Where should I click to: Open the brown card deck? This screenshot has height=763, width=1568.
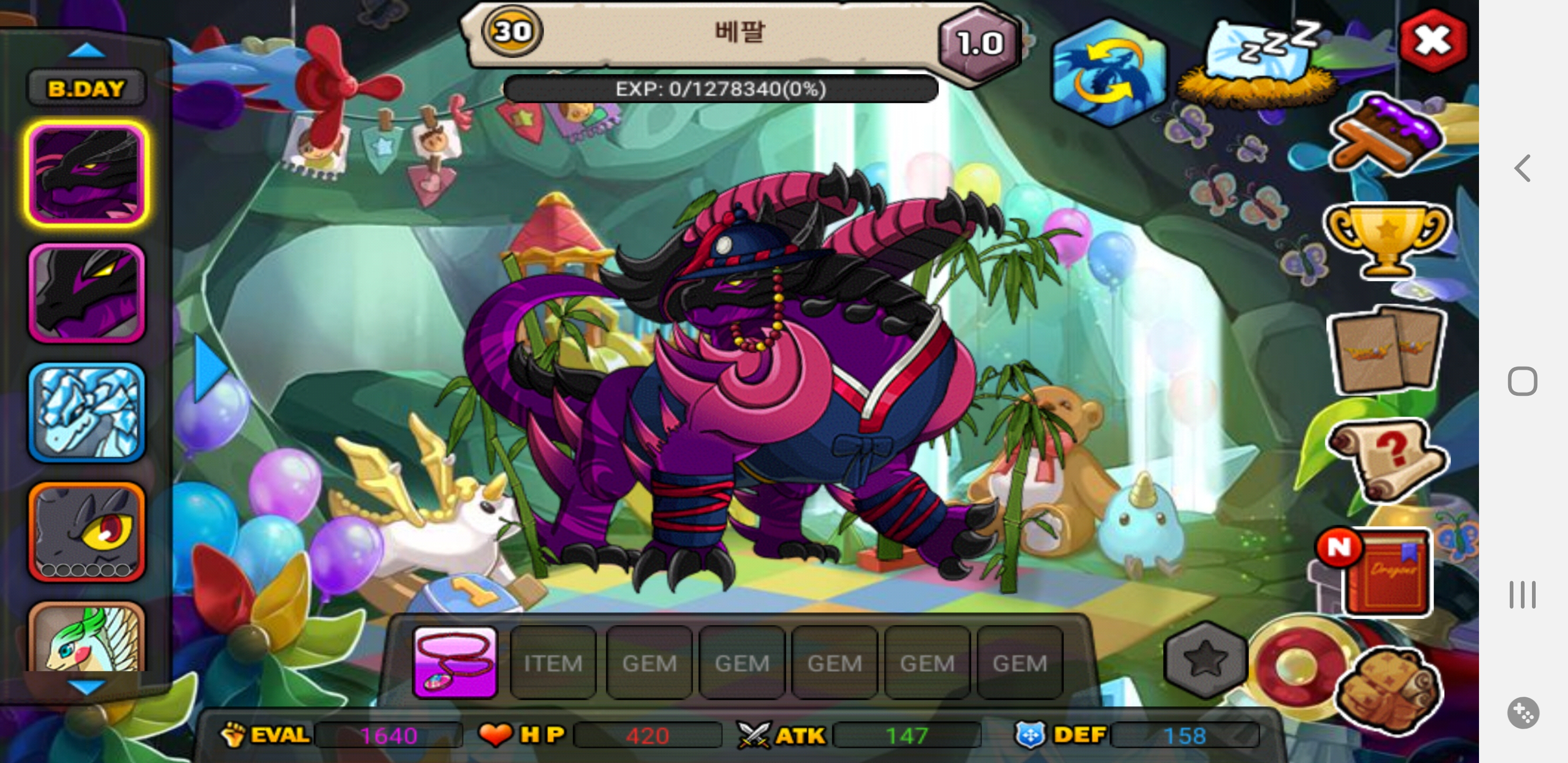point(1387,351)
